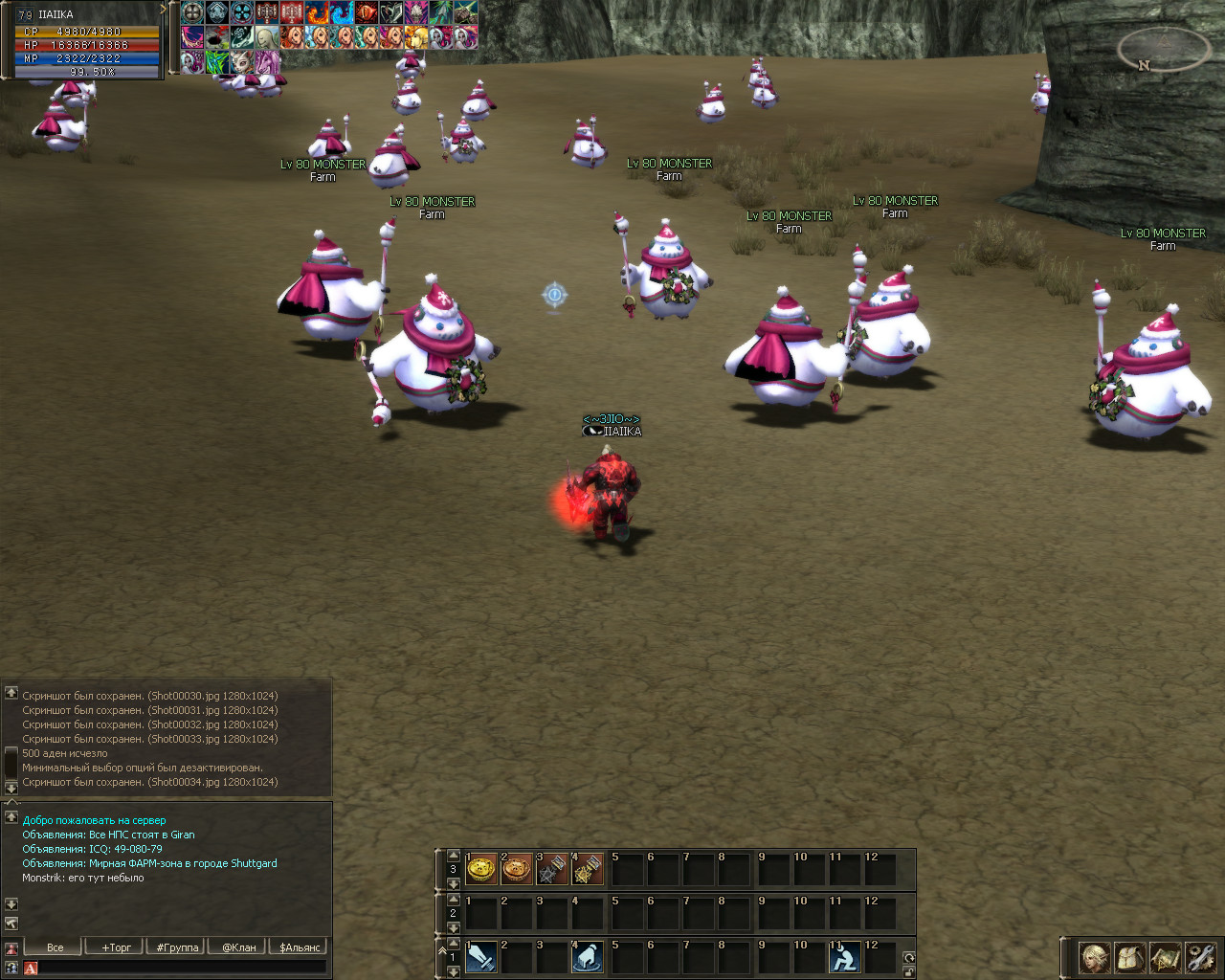1225x980 pixels.
Task: Switch to the Все chat tab
Action: [x=55, y=947]
